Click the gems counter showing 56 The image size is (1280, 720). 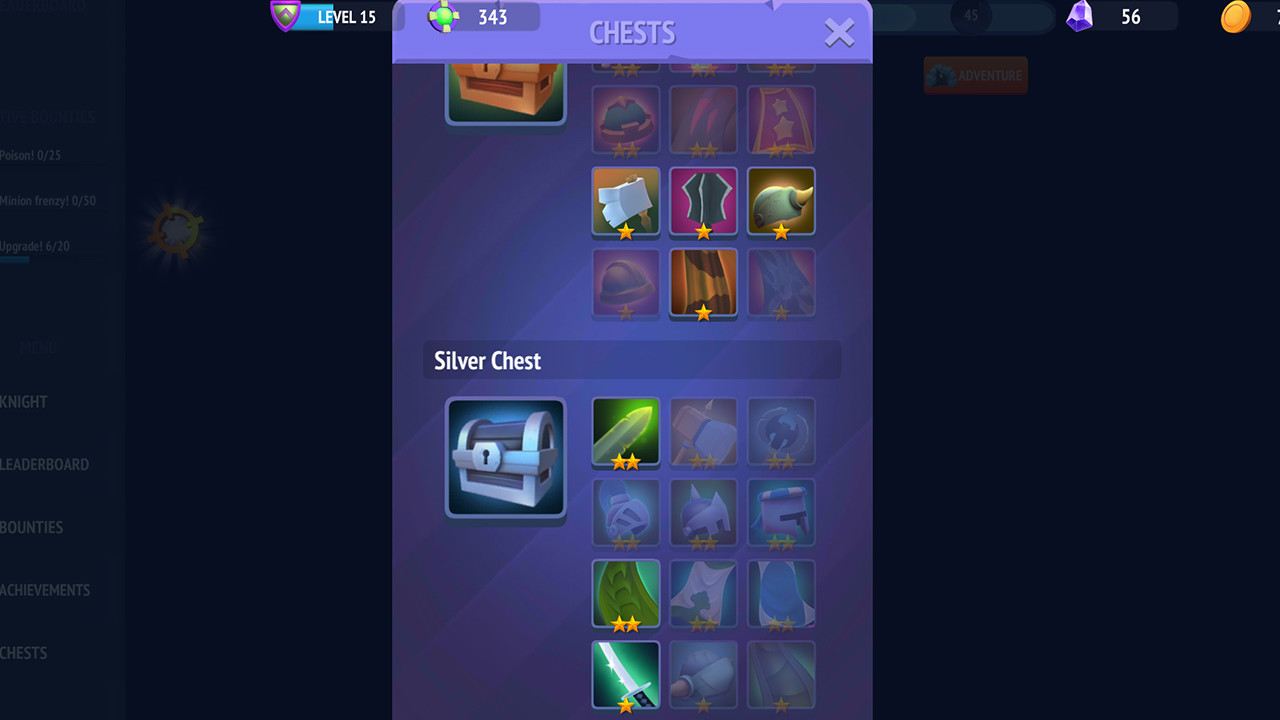click(x=1100, y=17)
